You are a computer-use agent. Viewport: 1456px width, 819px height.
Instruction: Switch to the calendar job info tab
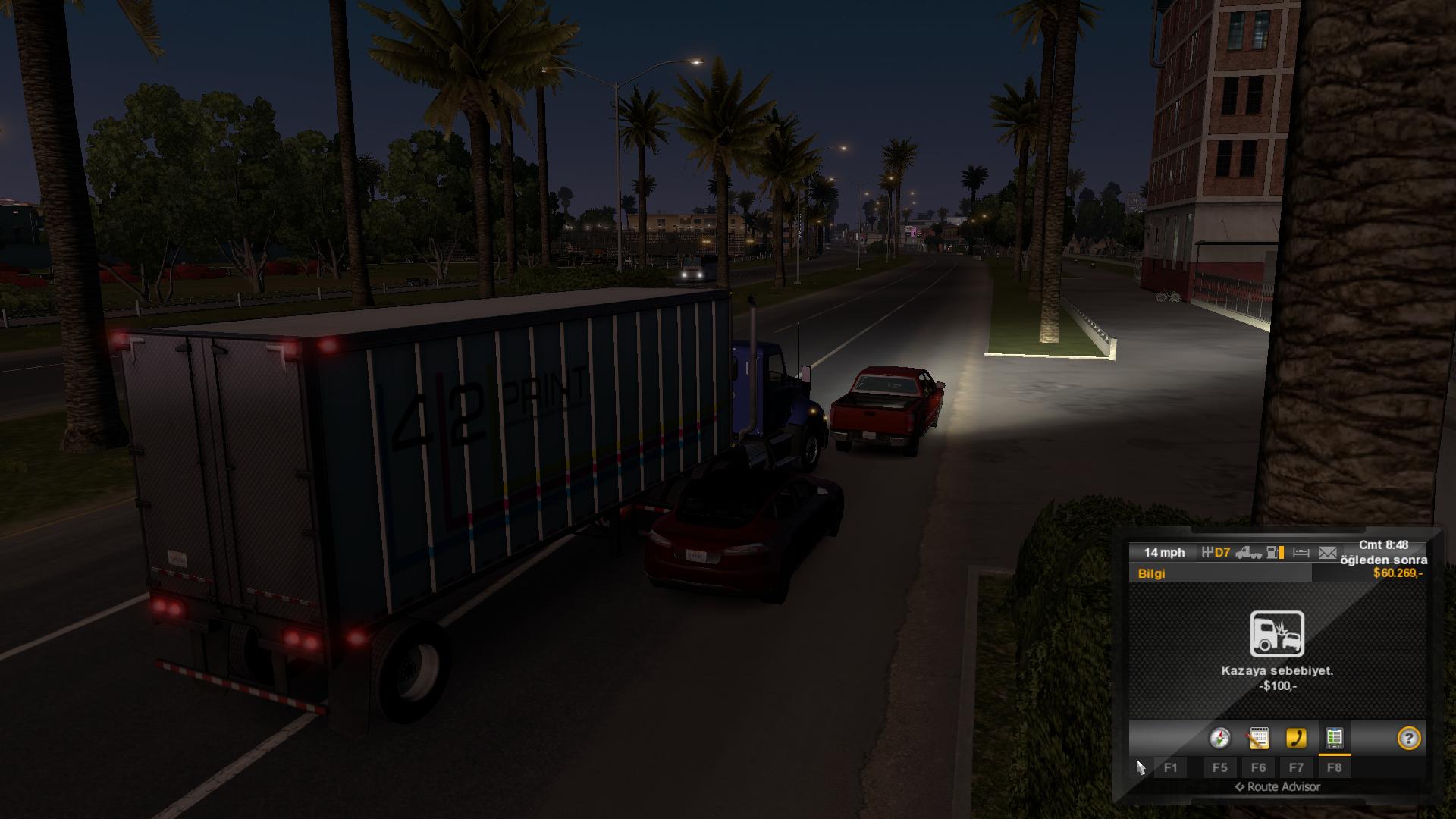click(1258, 738)
